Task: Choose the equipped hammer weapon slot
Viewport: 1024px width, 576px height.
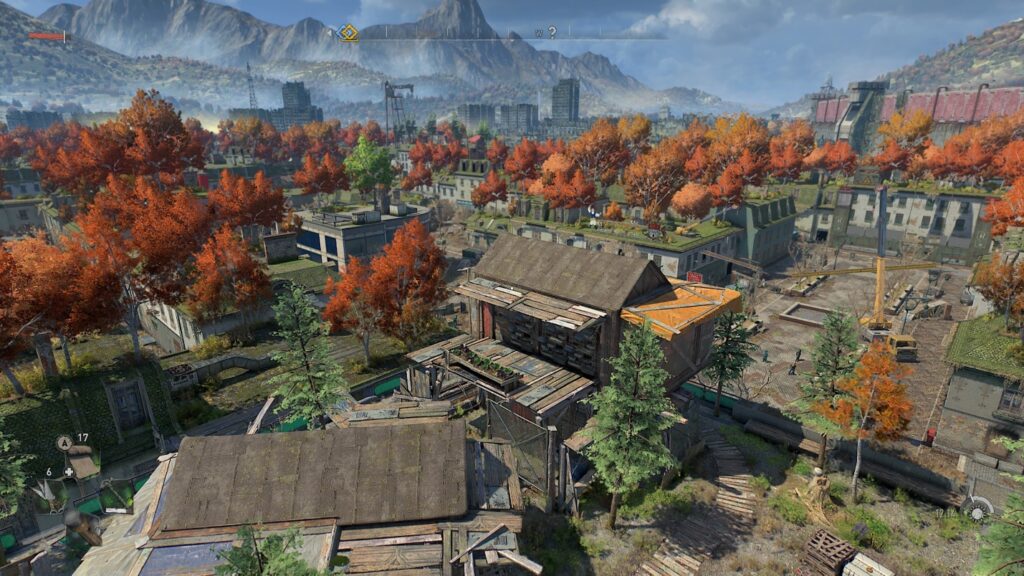Action: (80, 523)
